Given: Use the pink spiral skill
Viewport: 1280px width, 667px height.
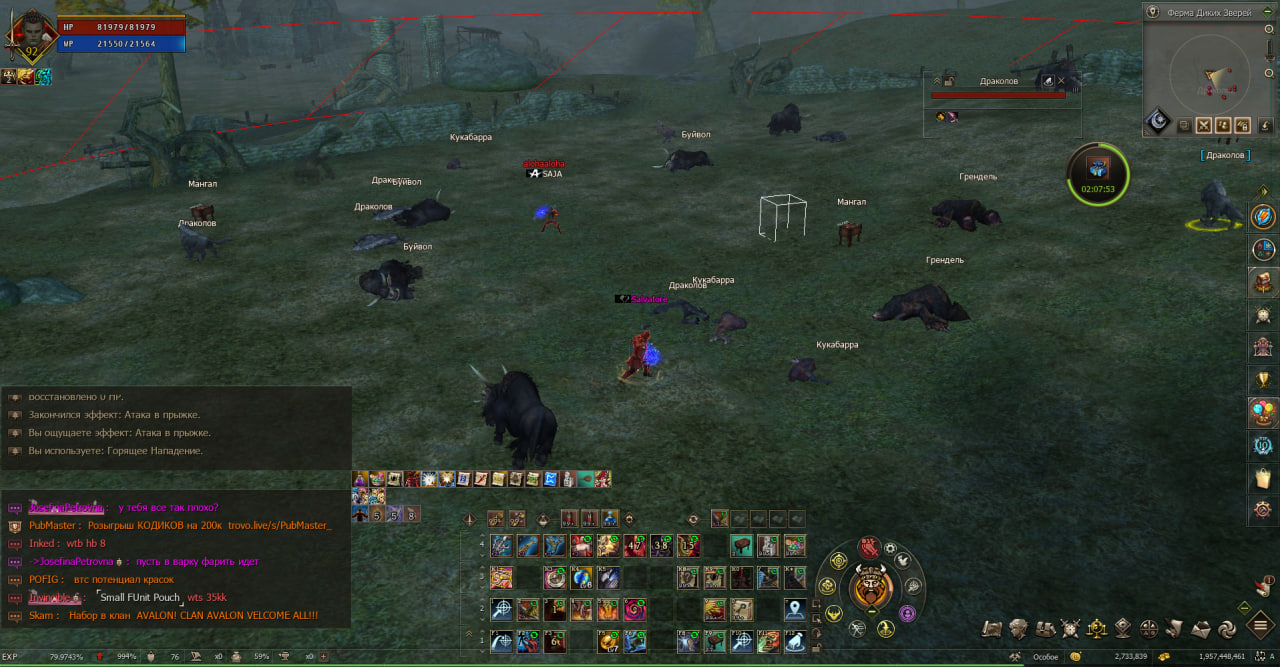Looking at the screenshot, I should pyautogui.click(x=636, y=609).
